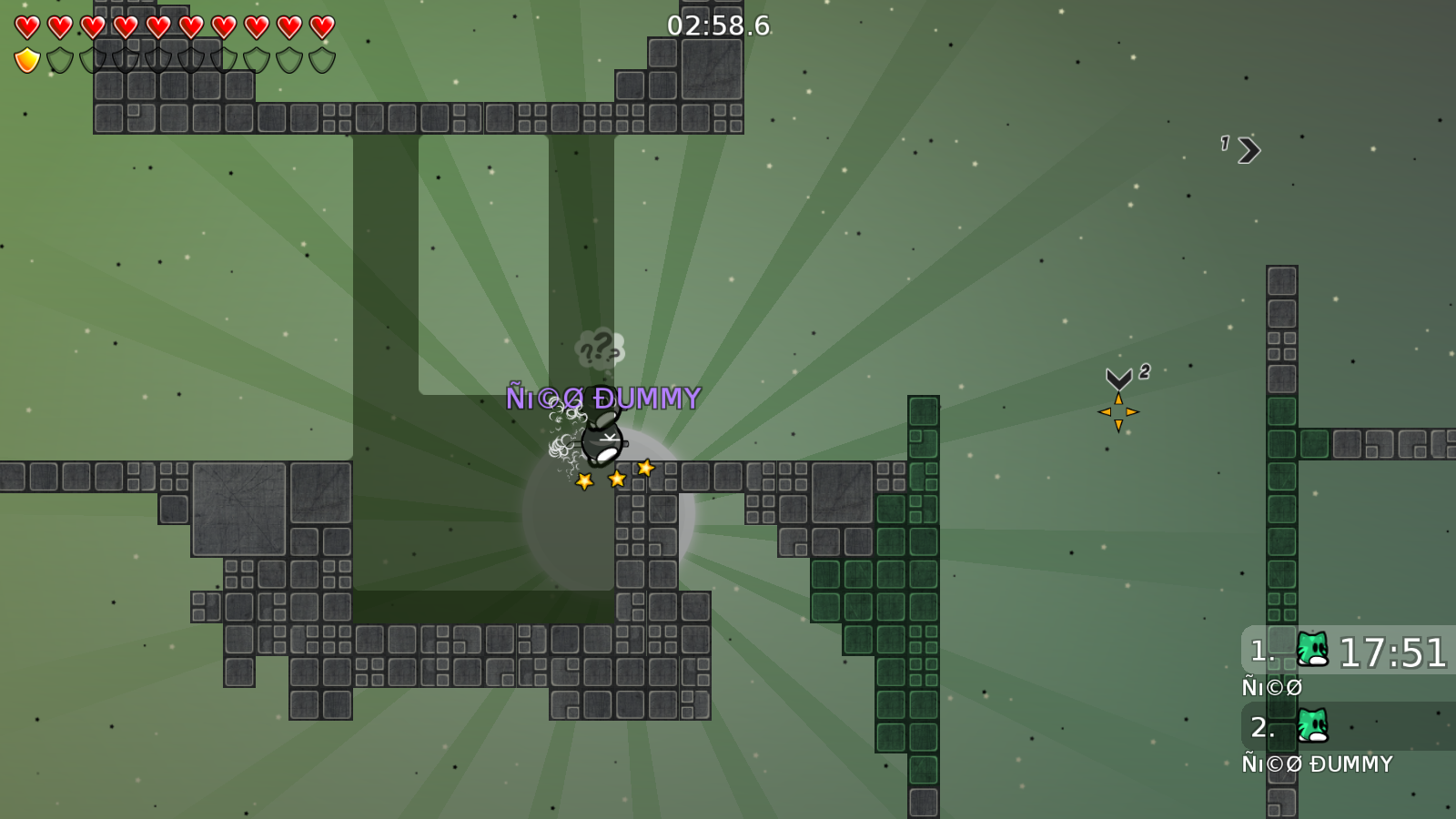Click the yellow crosshair marker on the right
The image size is (1456, 819).
click(1117, 411)
